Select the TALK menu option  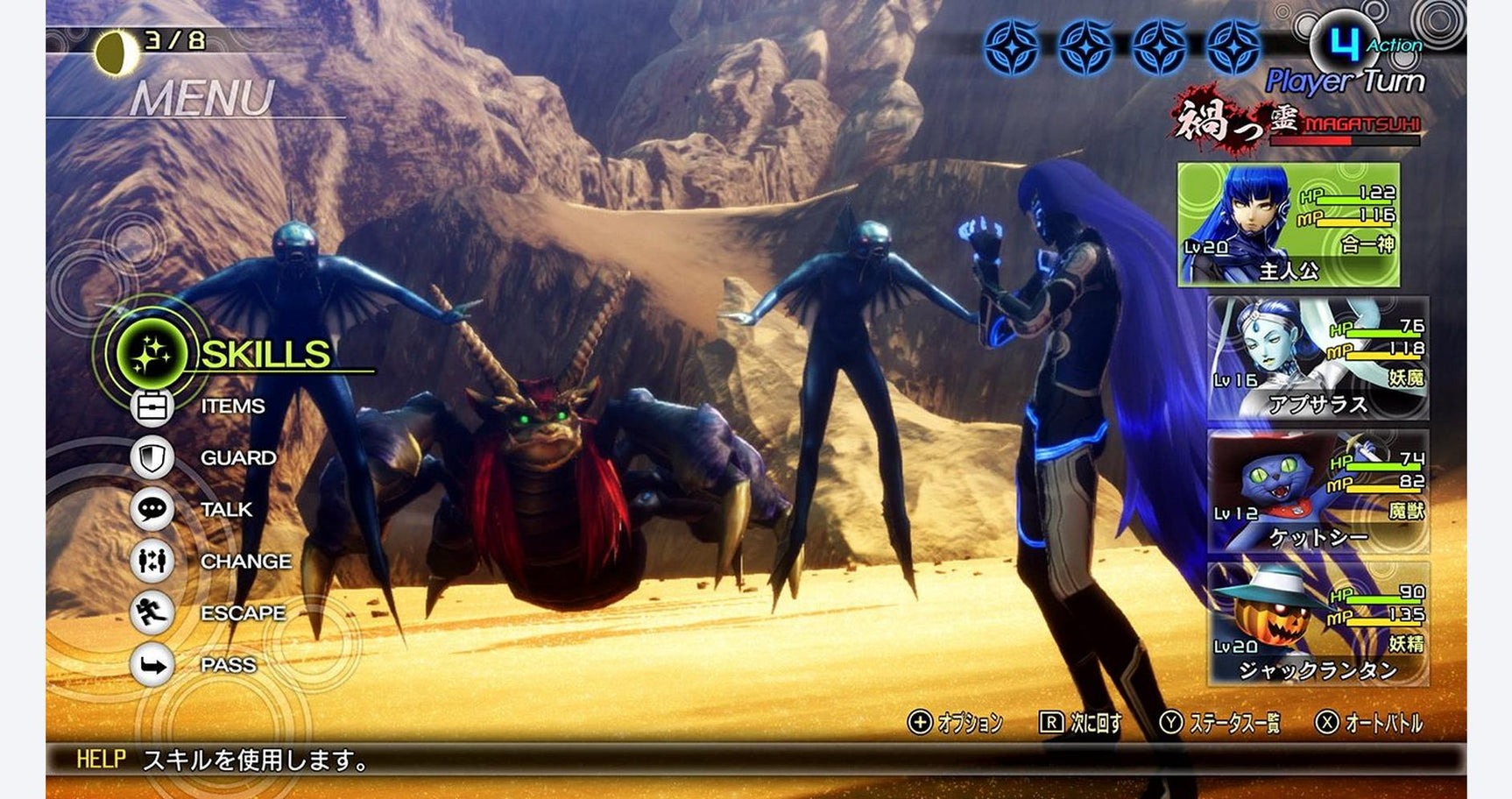point(226,509)
